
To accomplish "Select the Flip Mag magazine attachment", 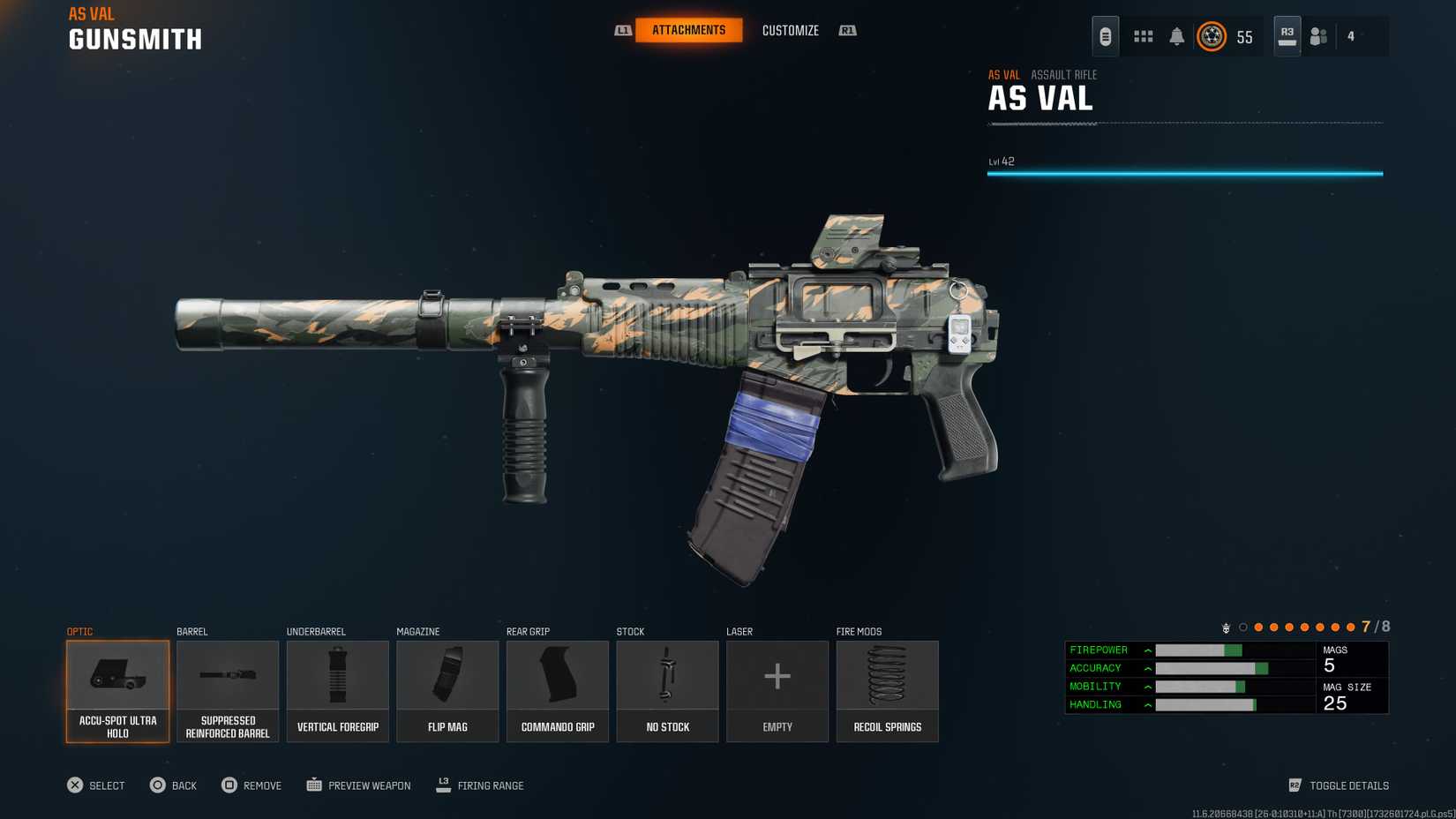I will pos(447,691).
